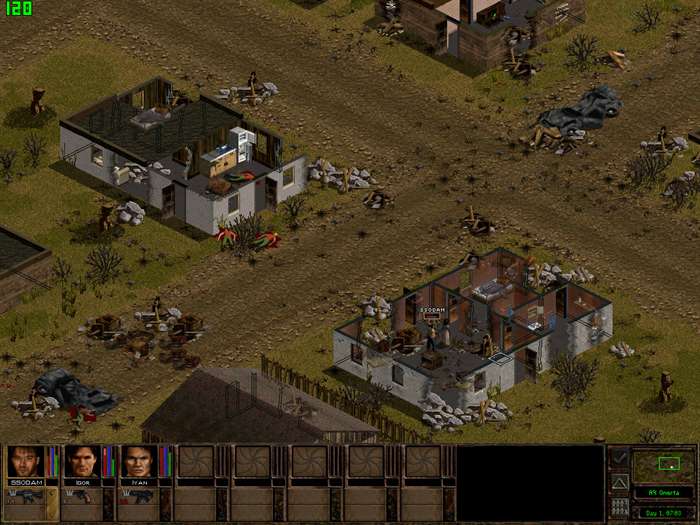Image resolution: width=700 pixels, height=525 pixels.
Task: Select Igor's equipped weapon slot
Action: click(80, 497)
